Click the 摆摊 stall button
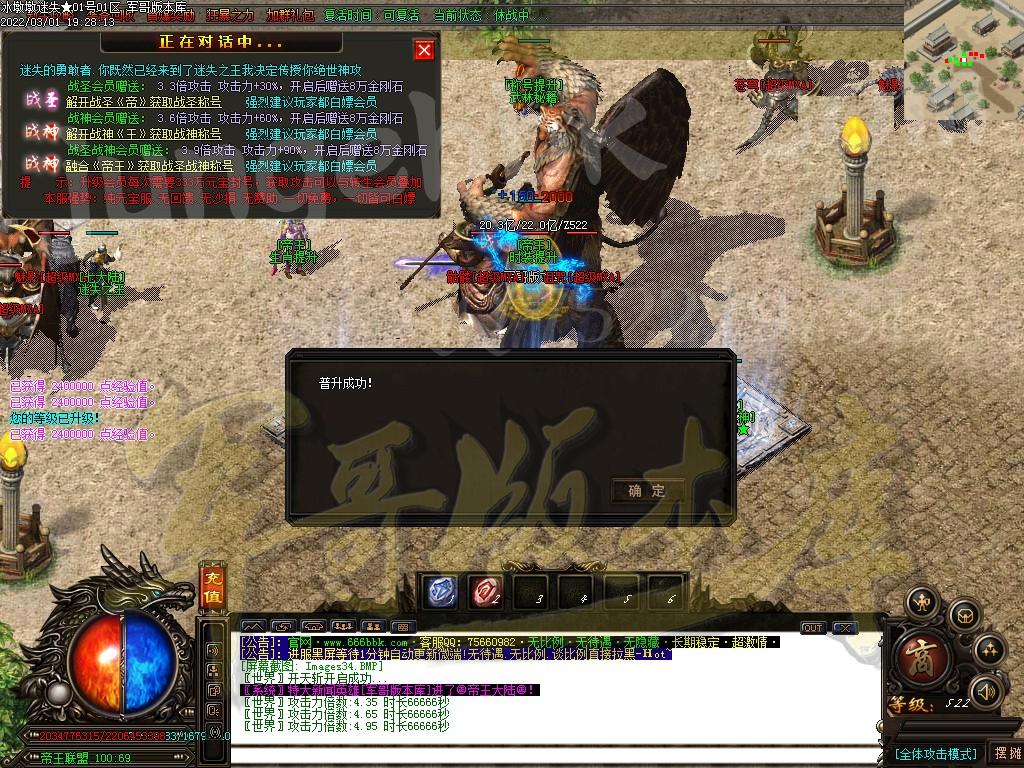Image resolution: width=1024 pixels, height=768 pixels. click(1004, 753)
